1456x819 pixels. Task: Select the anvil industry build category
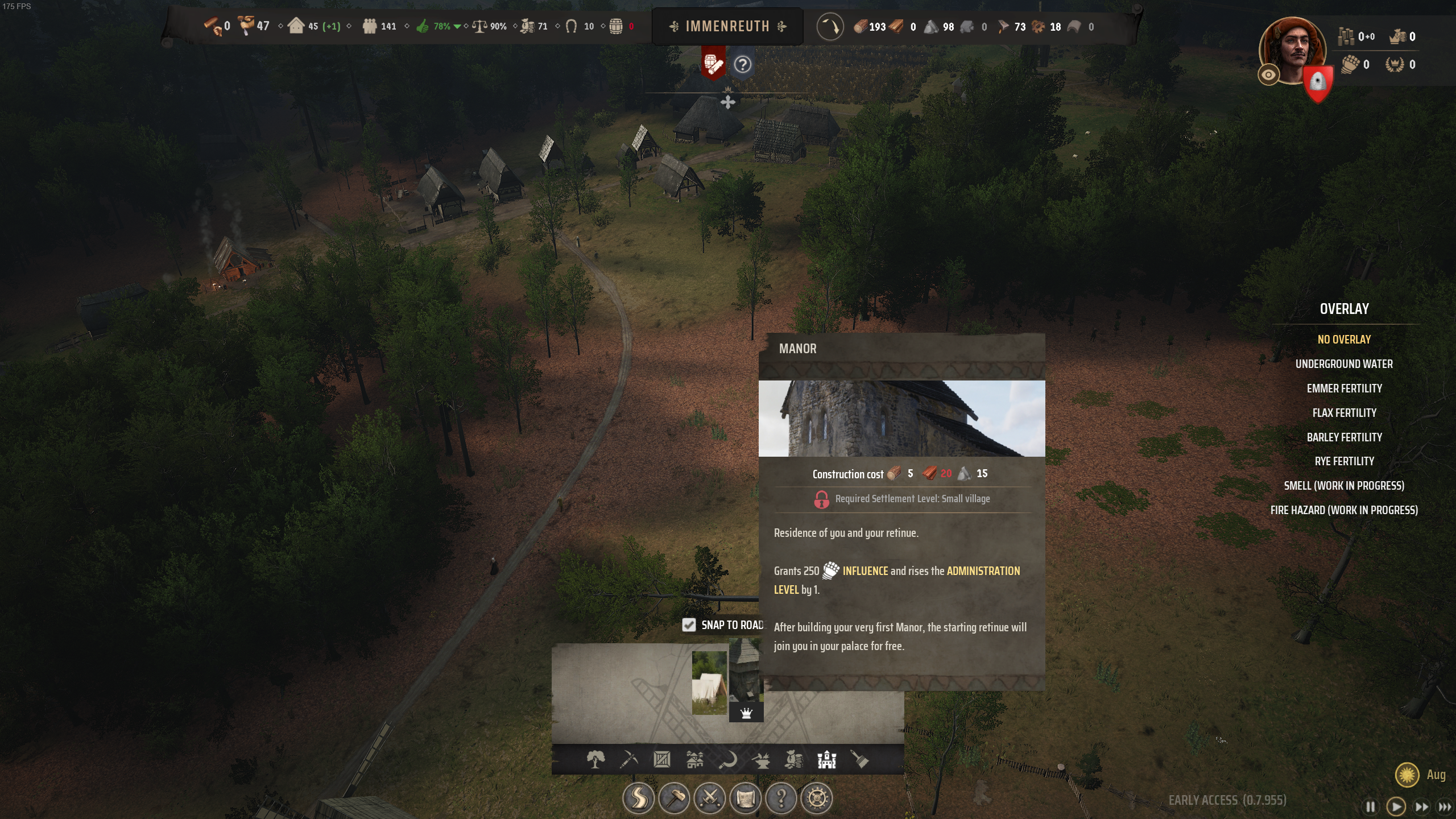coord(761,759)
